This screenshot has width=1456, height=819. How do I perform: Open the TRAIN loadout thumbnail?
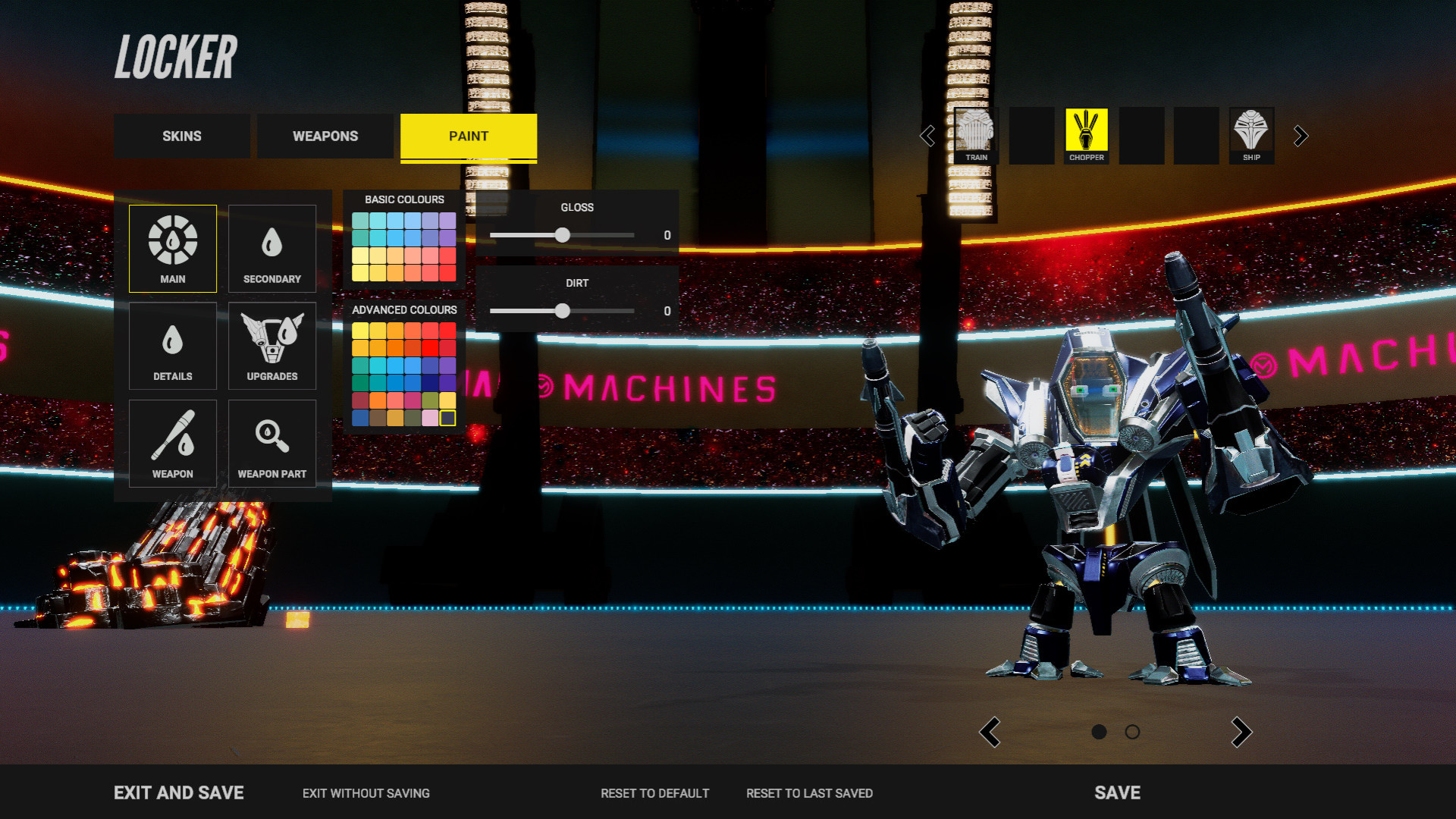pyautogui.click(x=975, y=136)
